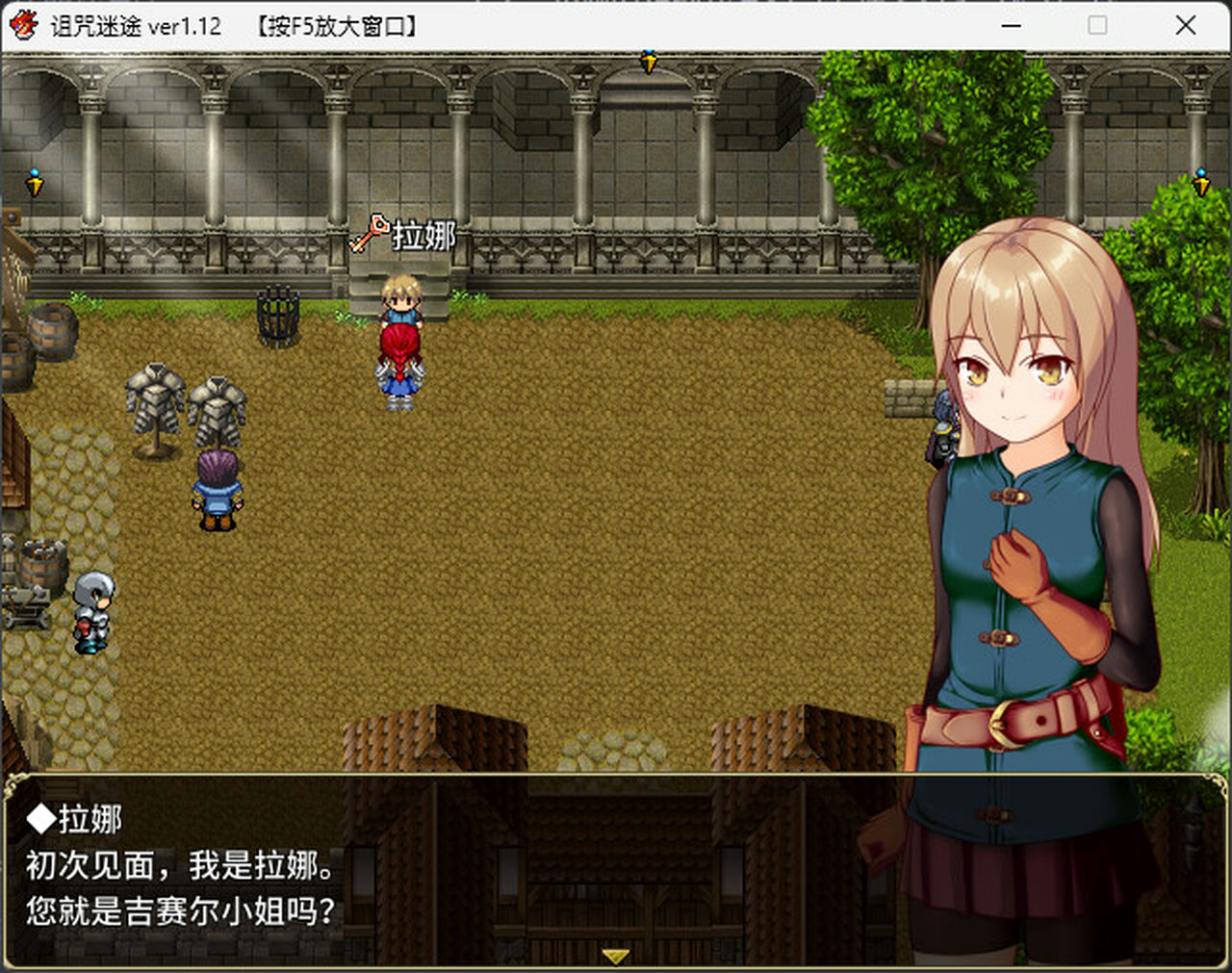The width and height of the screenshot is (1232, 973).
Task: Click the chest-mounted armor rack beside the mannequin
Action: [219, 402]
